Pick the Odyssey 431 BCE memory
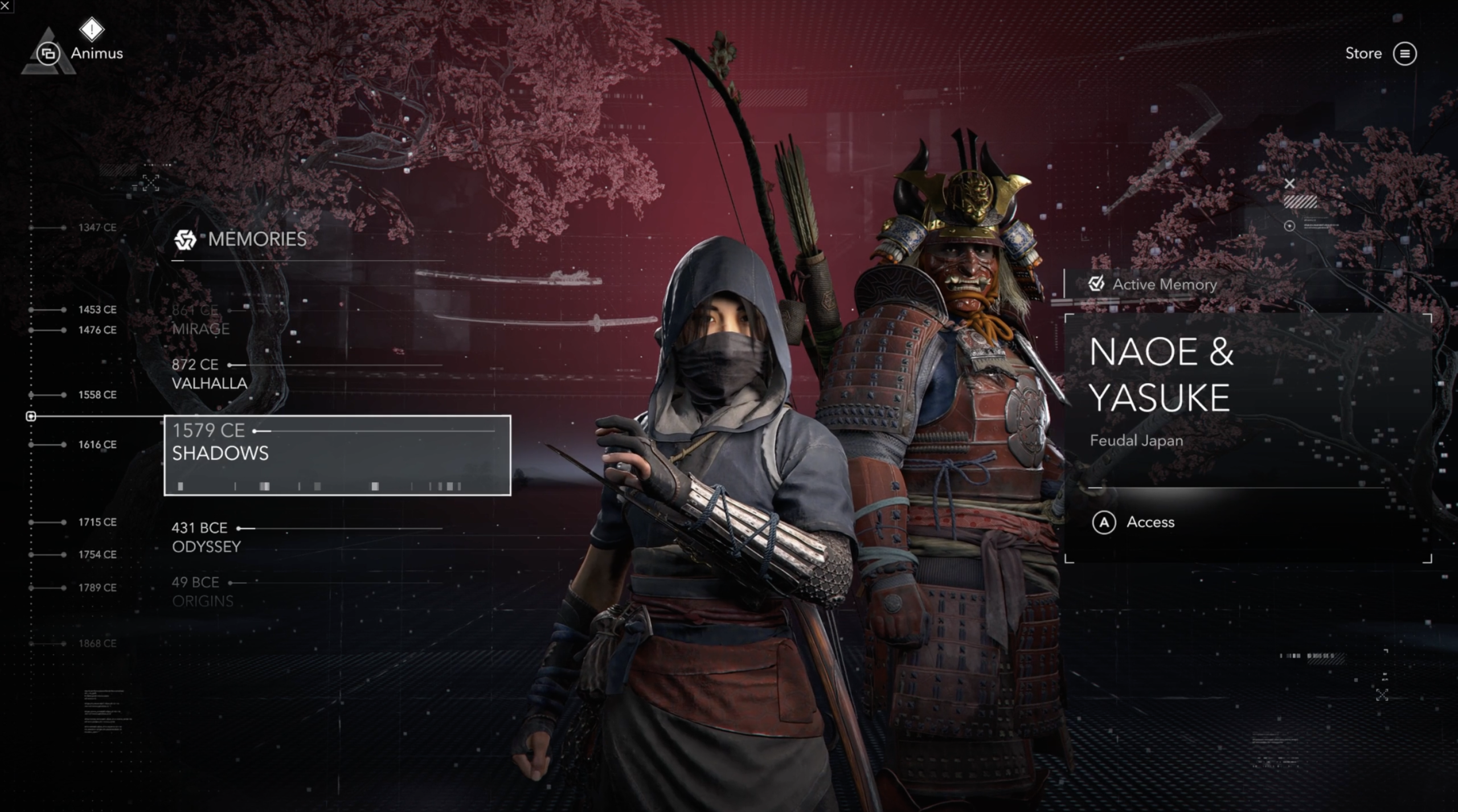The height and width of the screenshot is (812, 1458). [x=206, y=537]
